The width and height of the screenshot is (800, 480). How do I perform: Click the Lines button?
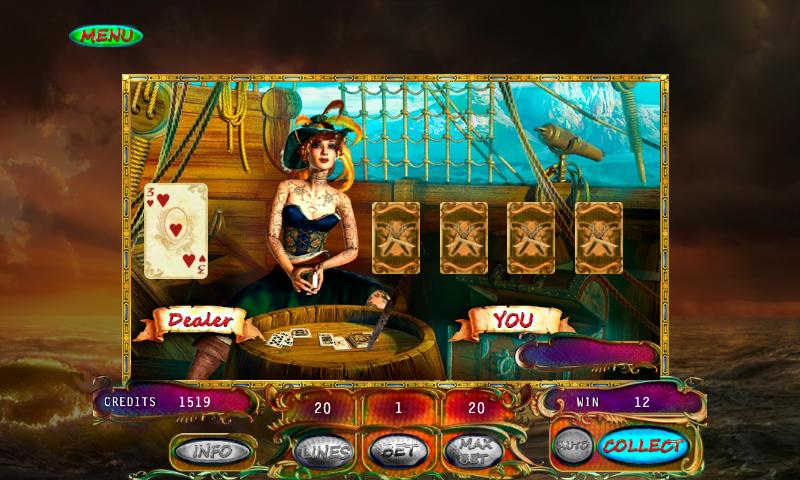(x=323, y=452)
